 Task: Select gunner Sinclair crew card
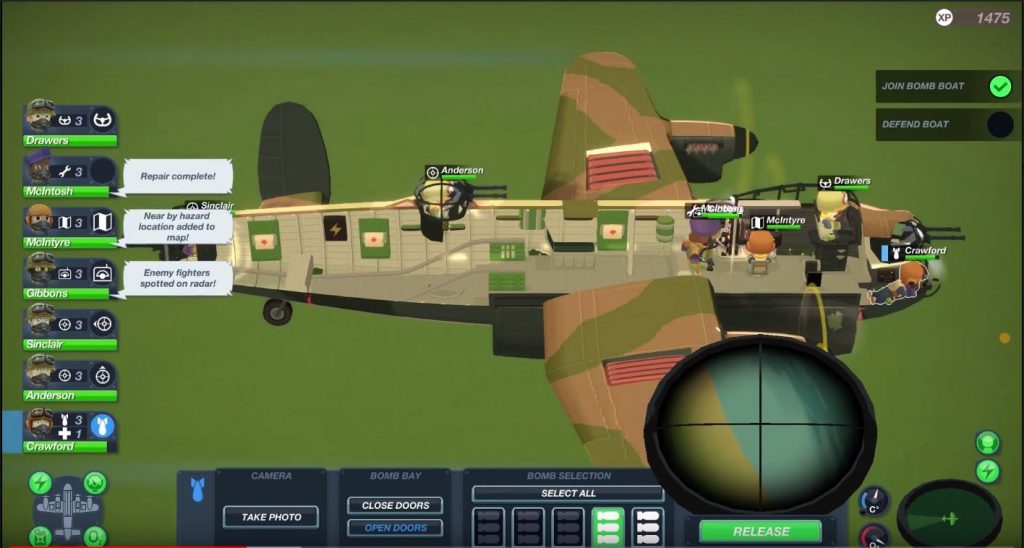70,329
